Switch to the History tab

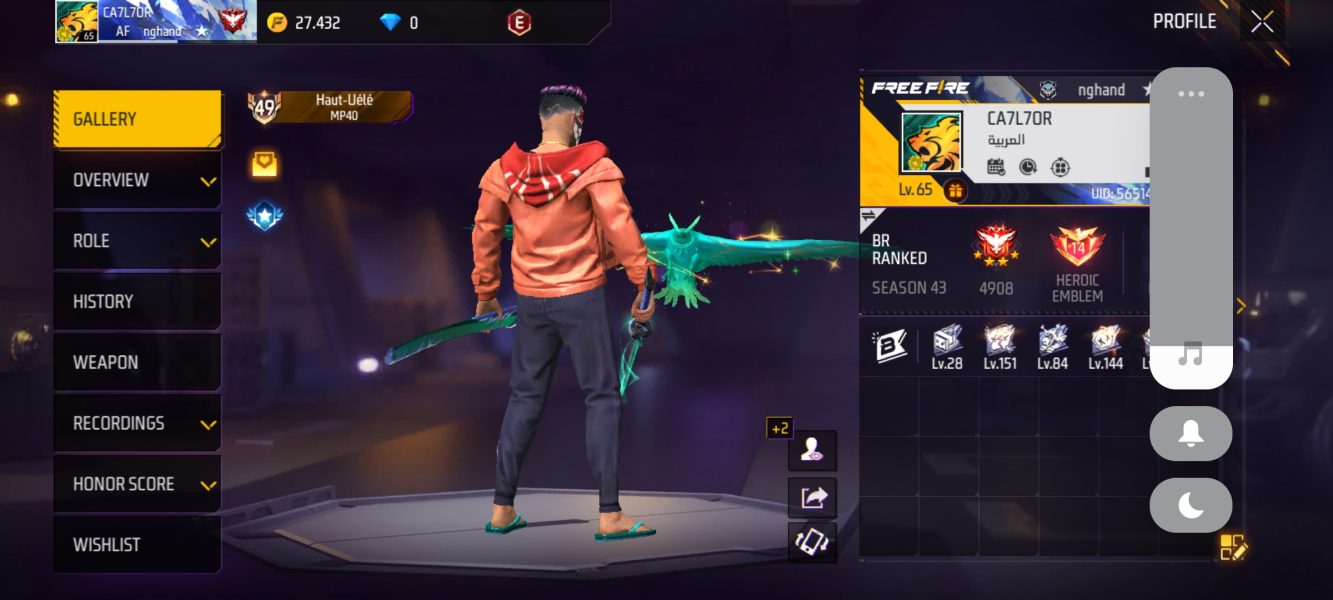pyautogui.click(x=137, y=301)
